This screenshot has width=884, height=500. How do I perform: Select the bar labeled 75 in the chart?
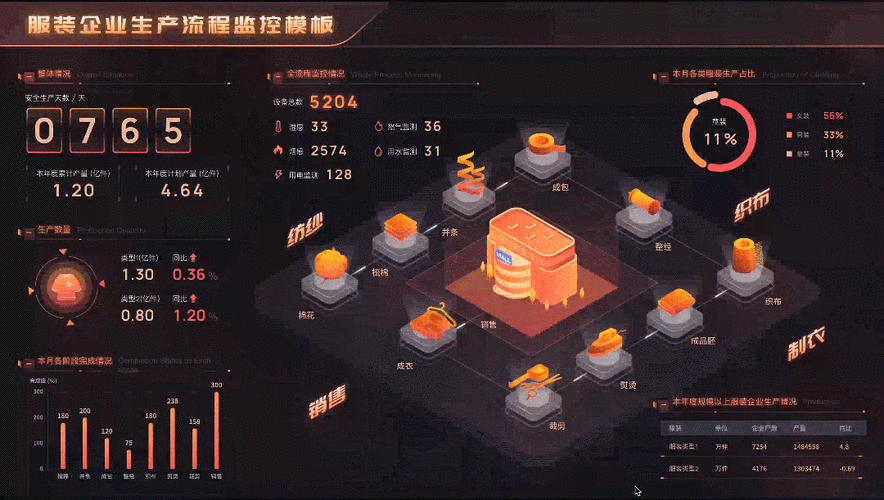[x=129, y=459]
